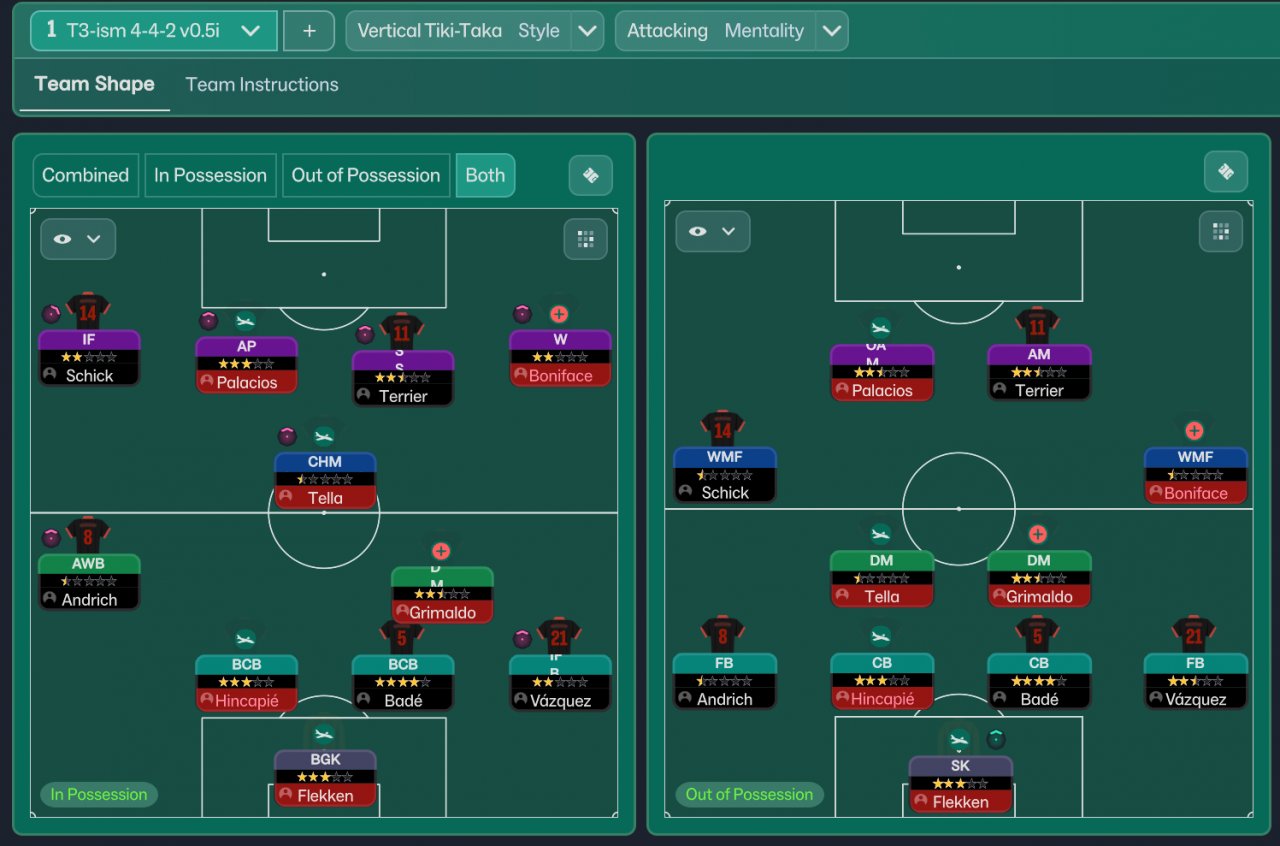1280x846 pixels.
Task: Show the Combined pitch view
Action: pyautogui.click(x=86, y=175)
